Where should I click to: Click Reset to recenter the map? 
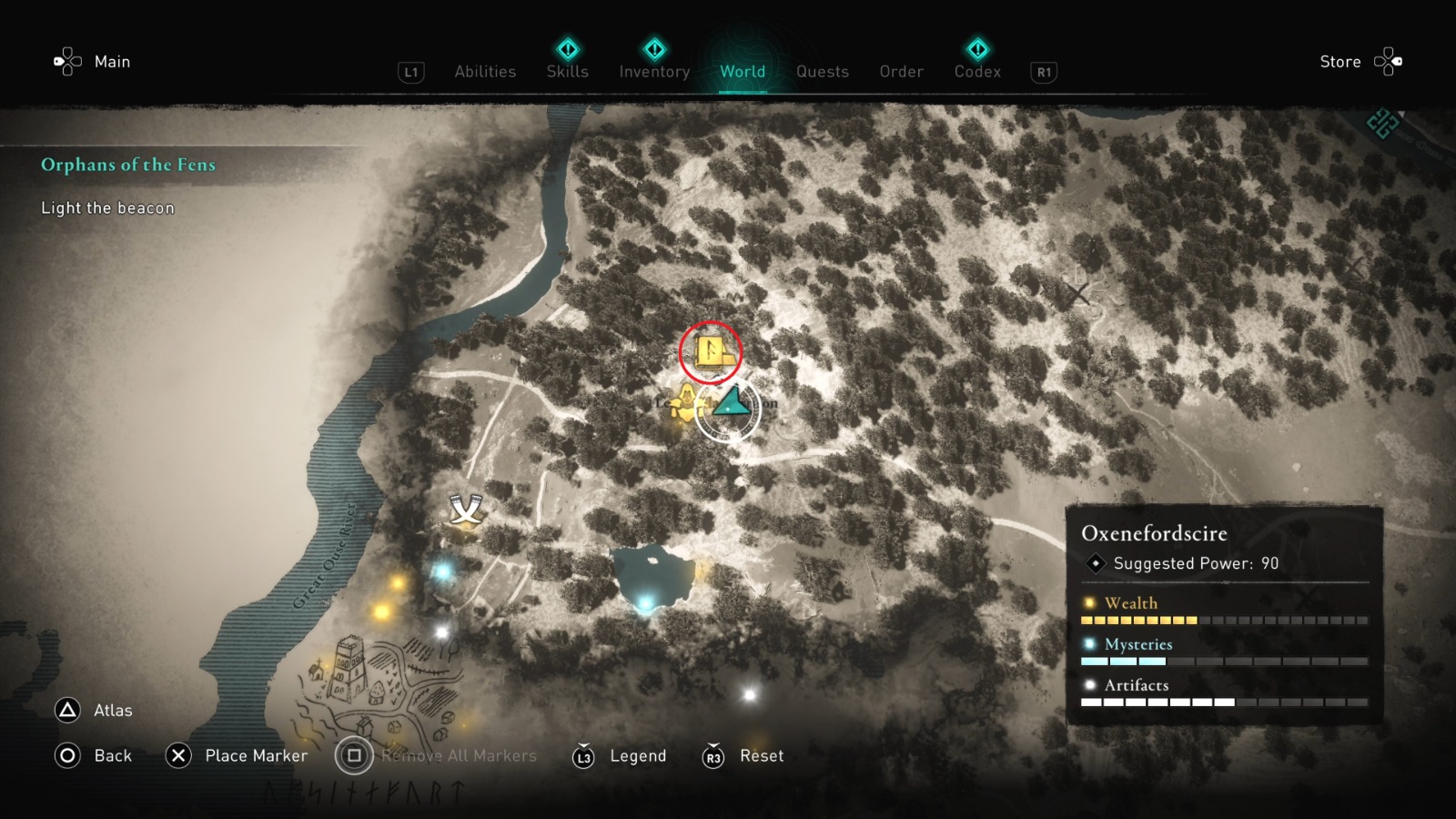tap(761, 756)
